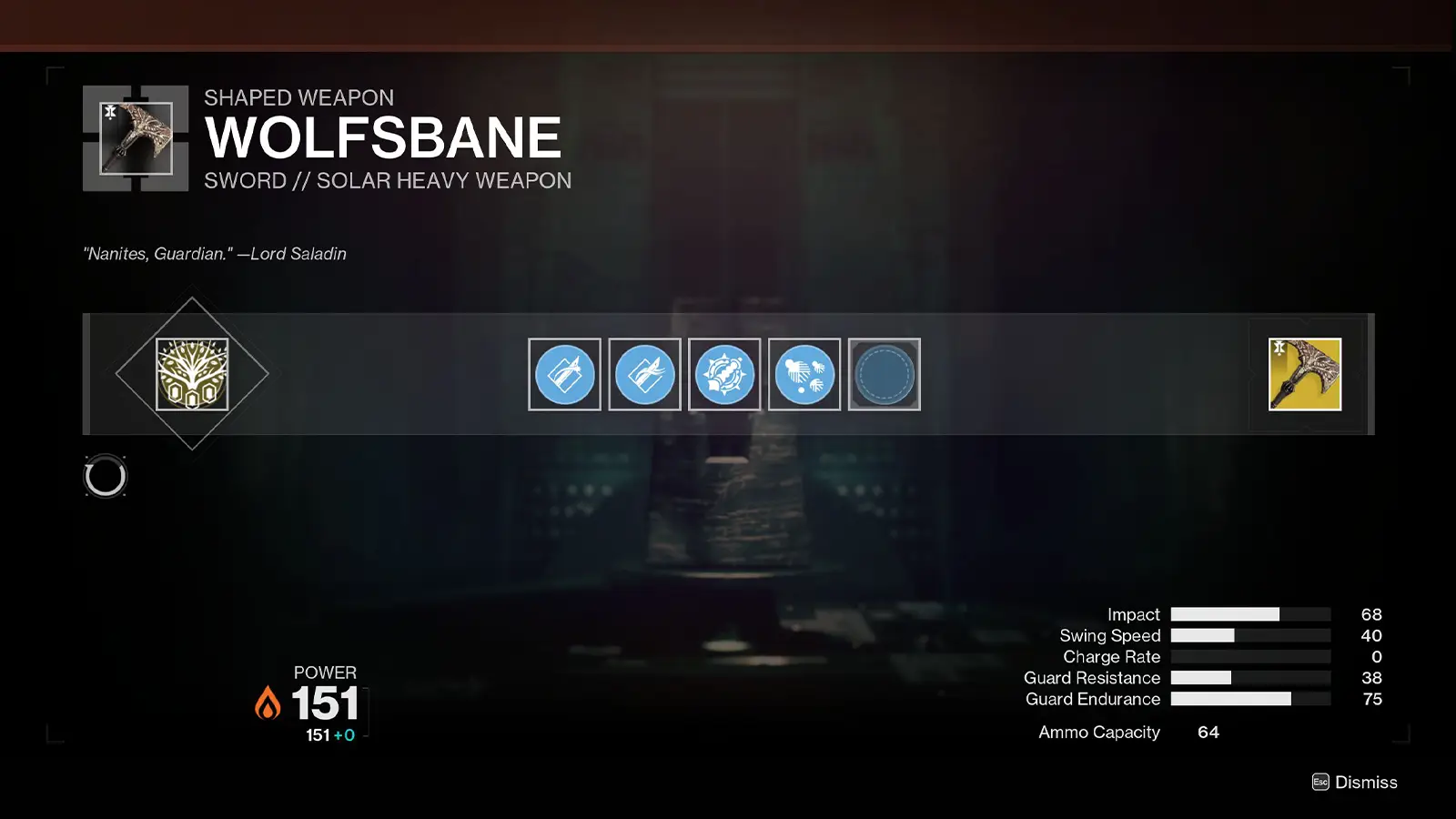Image resolution: width=1456 pixels, height=819 pixels.
Task: Click the Ammo Capacity value 64
Action: 1208,732
